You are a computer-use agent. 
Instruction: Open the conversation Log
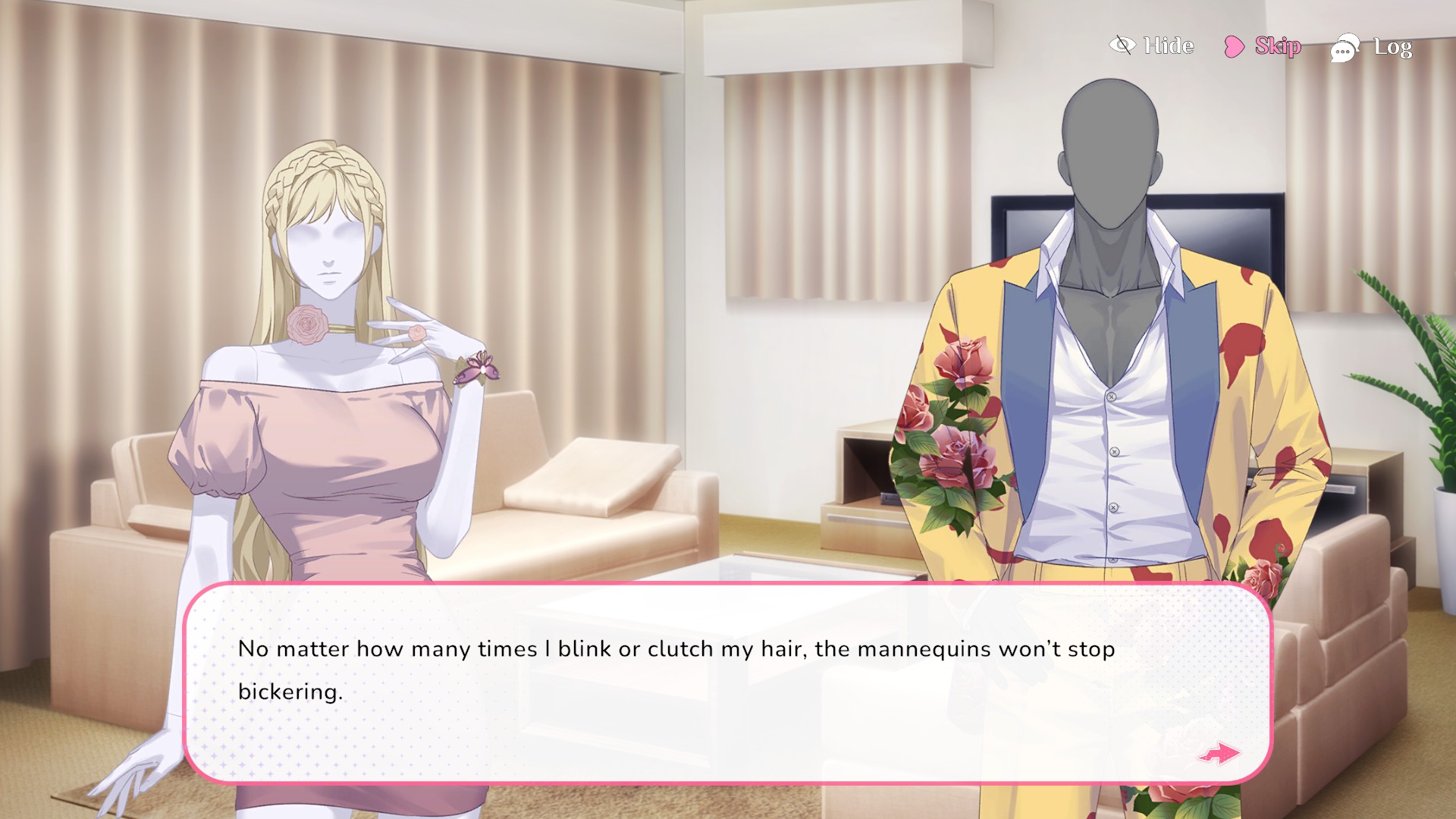(1372, 48)
